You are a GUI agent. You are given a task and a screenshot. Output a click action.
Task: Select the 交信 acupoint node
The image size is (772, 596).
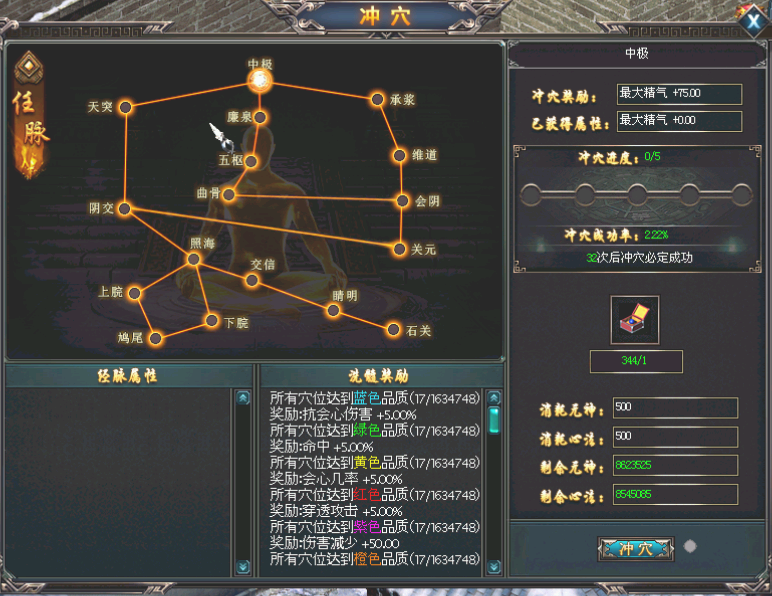(252, 280)
